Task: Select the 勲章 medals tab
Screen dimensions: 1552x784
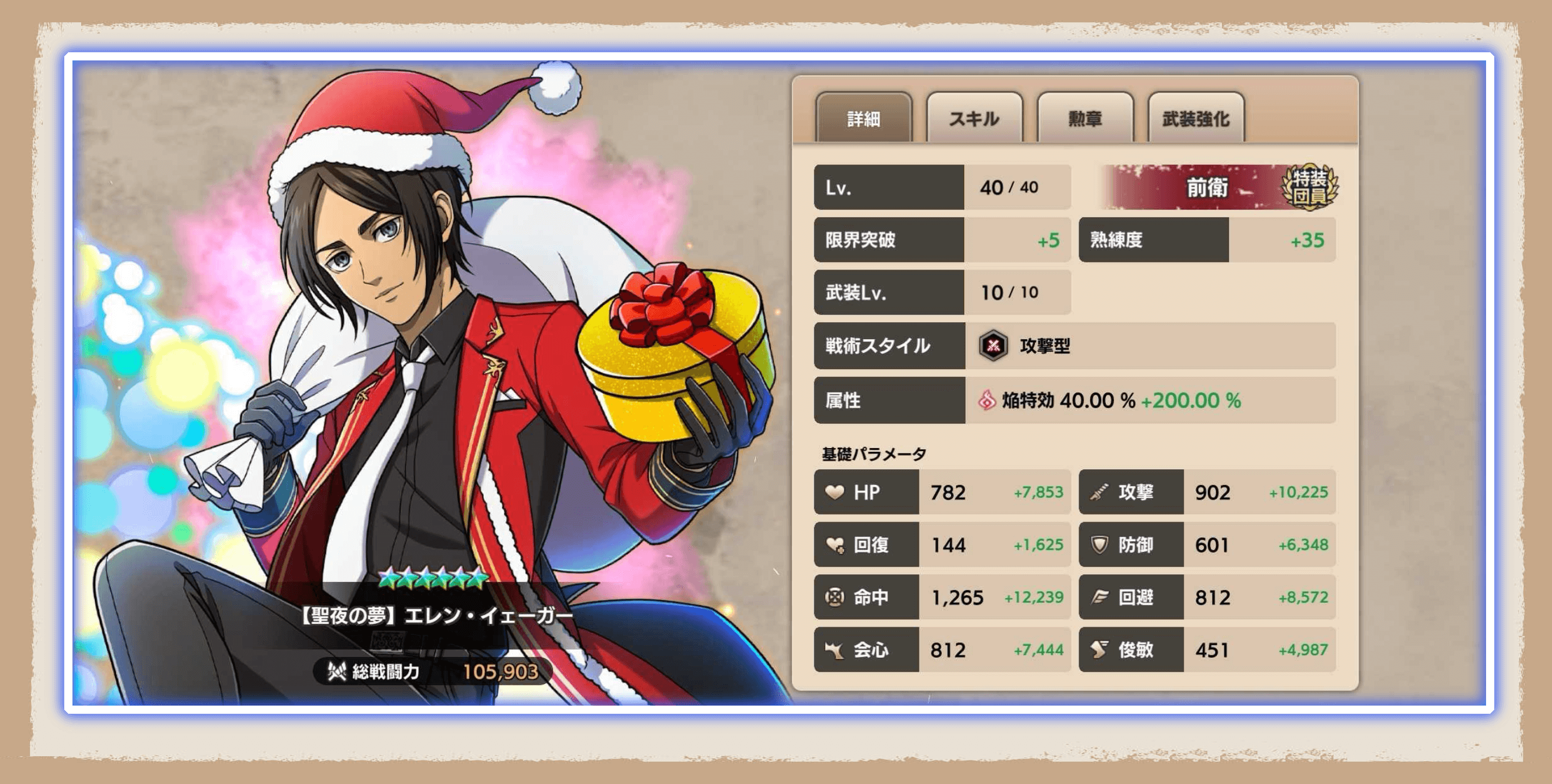Action: (1085, 119)
